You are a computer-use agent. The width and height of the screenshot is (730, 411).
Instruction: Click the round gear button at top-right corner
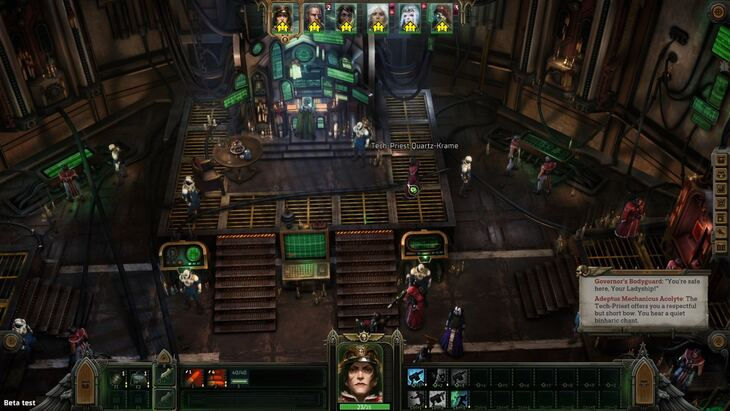(x=717, y=12)
